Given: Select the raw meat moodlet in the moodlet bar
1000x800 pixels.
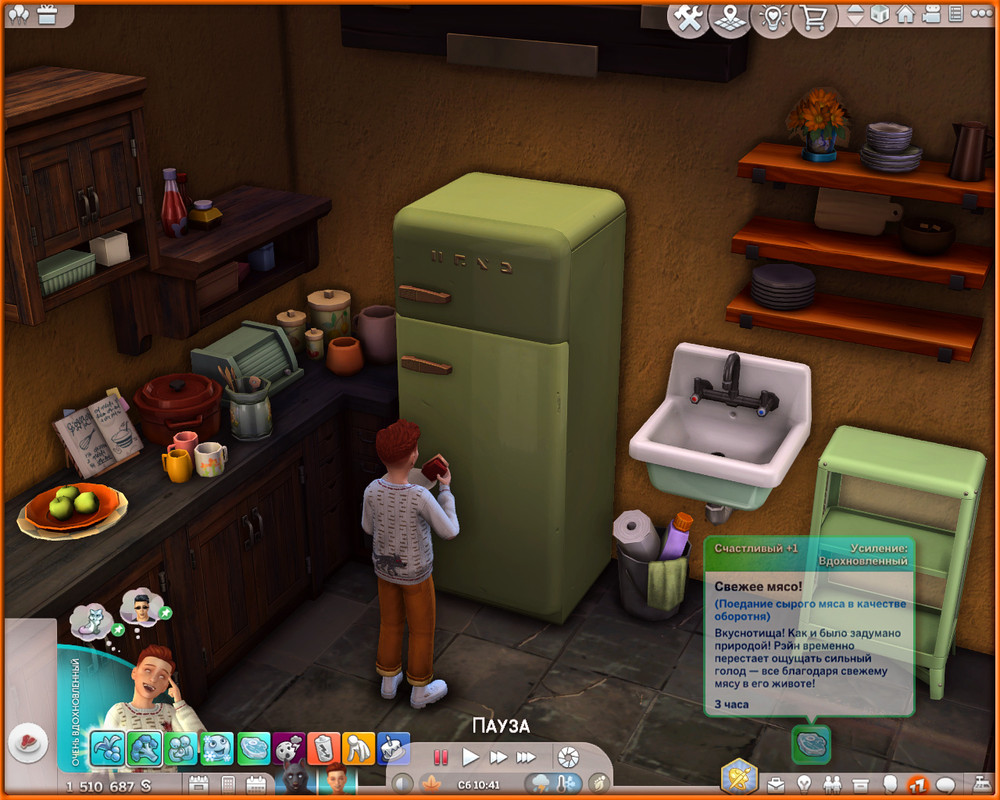Looking at the screenshot, I should pos(253,748).
